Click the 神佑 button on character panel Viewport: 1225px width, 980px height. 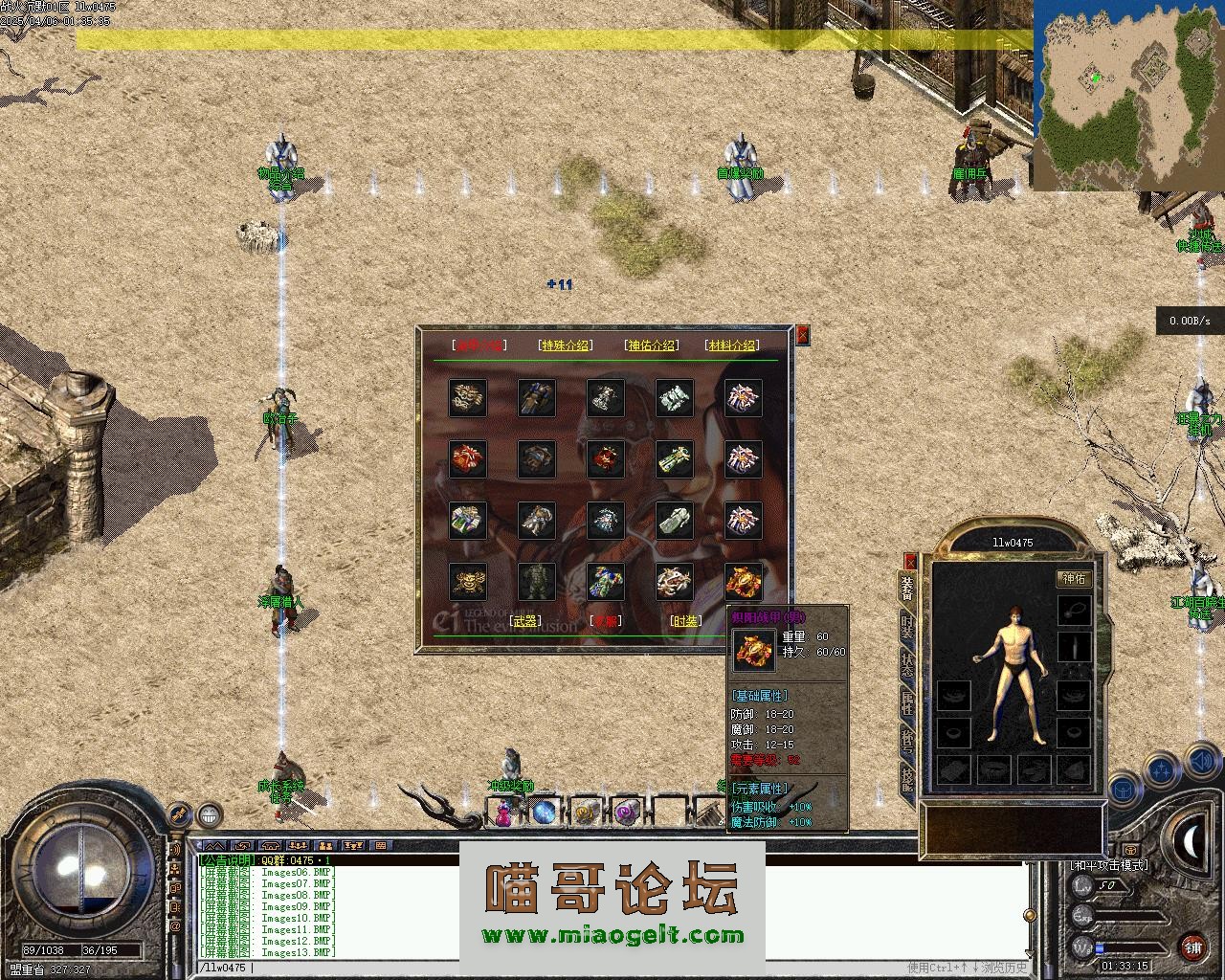[1074, 578]
